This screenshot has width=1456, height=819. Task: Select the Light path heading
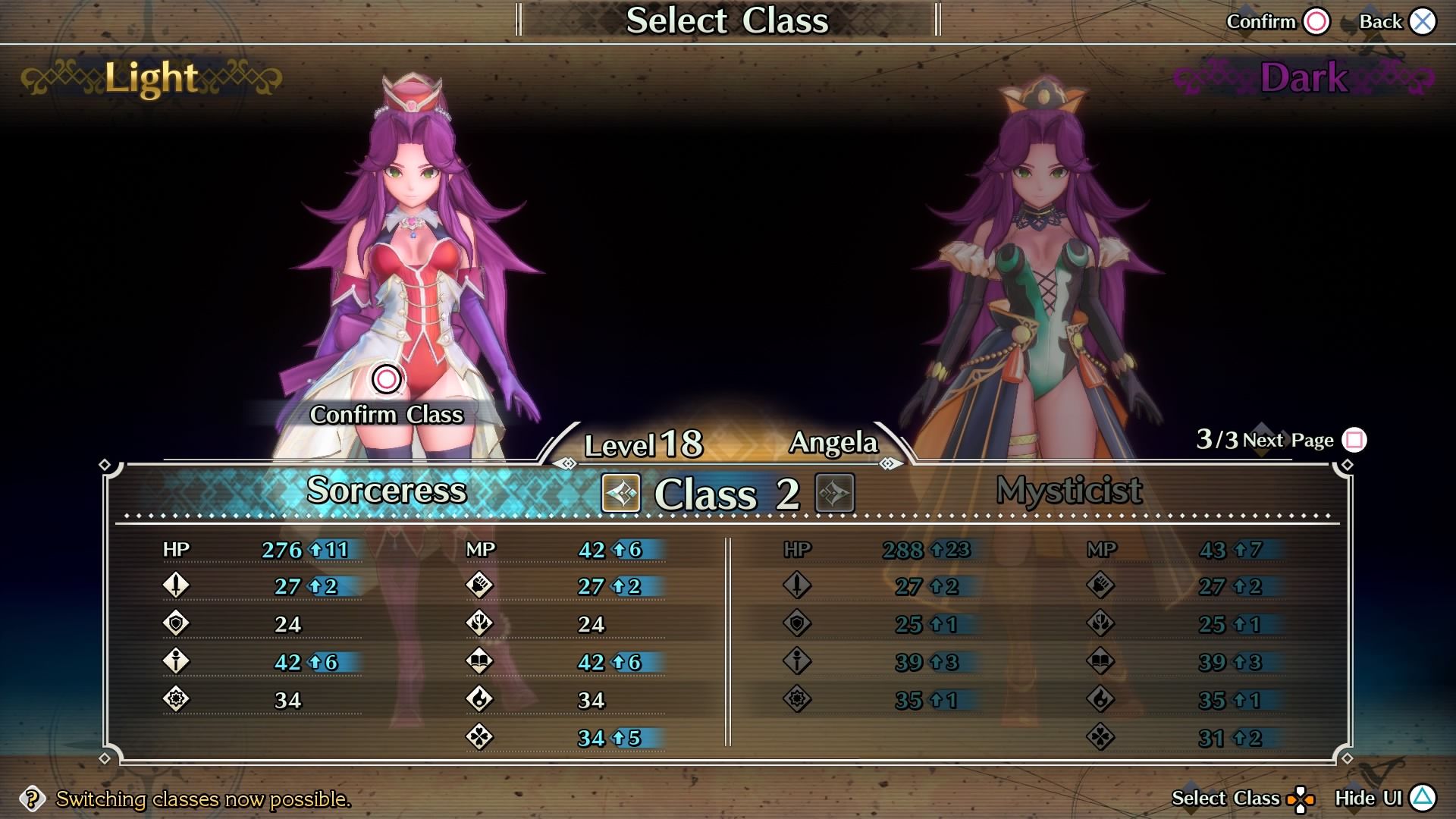tap(151, 78)
